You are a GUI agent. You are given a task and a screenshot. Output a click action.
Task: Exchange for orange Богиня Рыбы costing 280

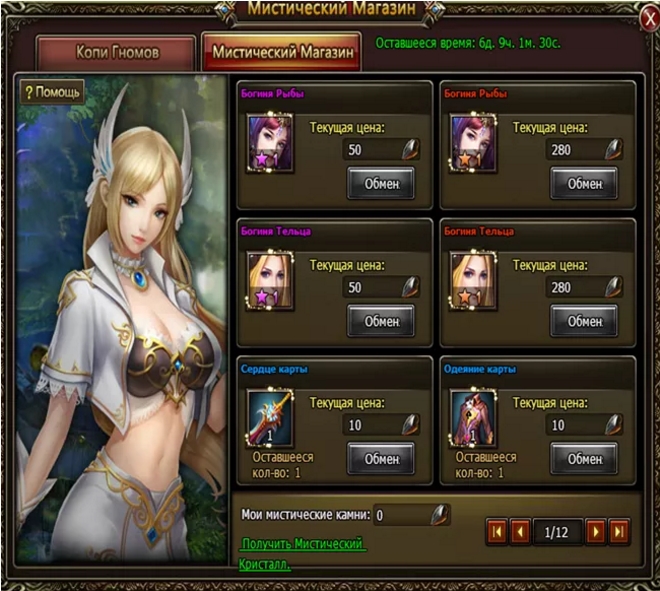point(584,183)
